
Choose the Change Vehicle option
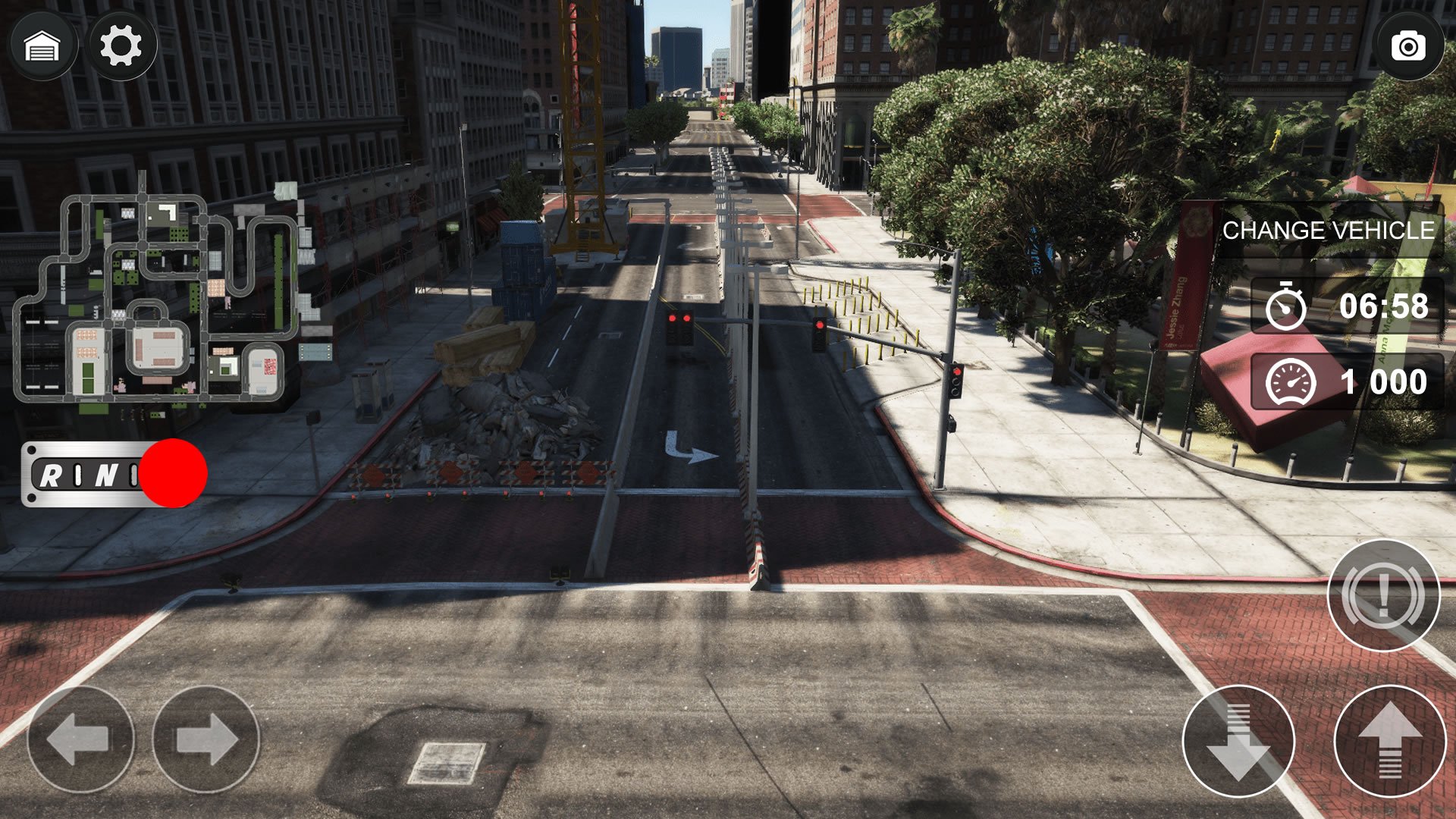pos(1328,231)
